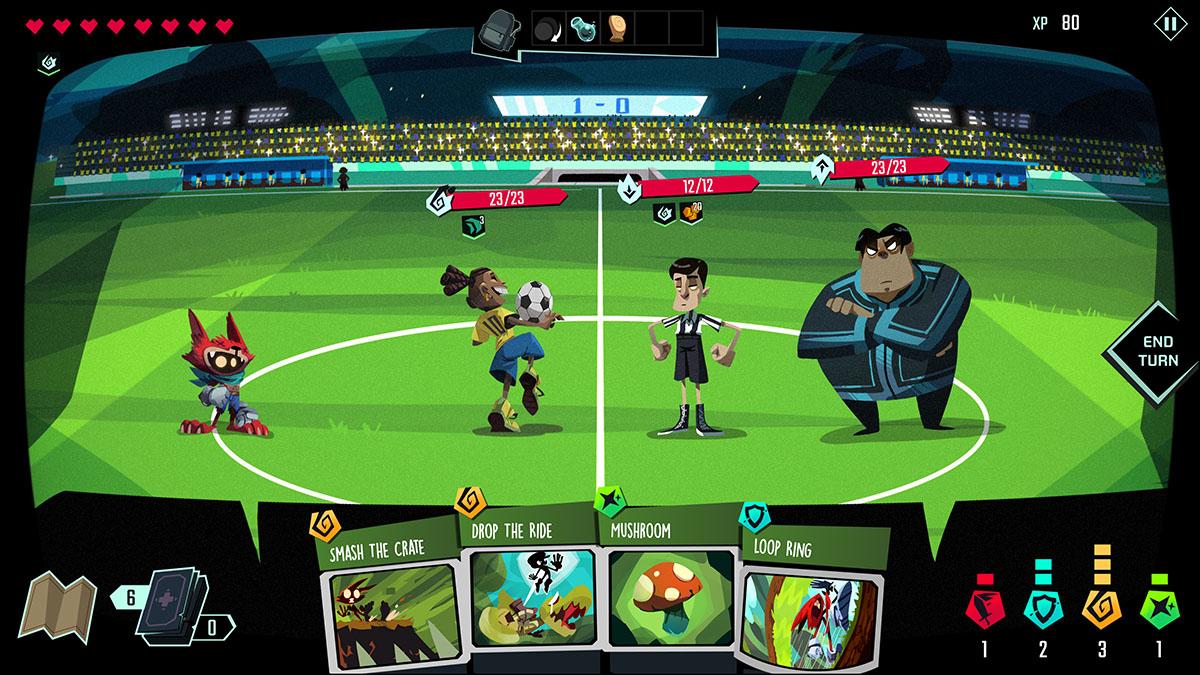
Task: Click the green star energy icon
Action: (x=1159, y=607)
